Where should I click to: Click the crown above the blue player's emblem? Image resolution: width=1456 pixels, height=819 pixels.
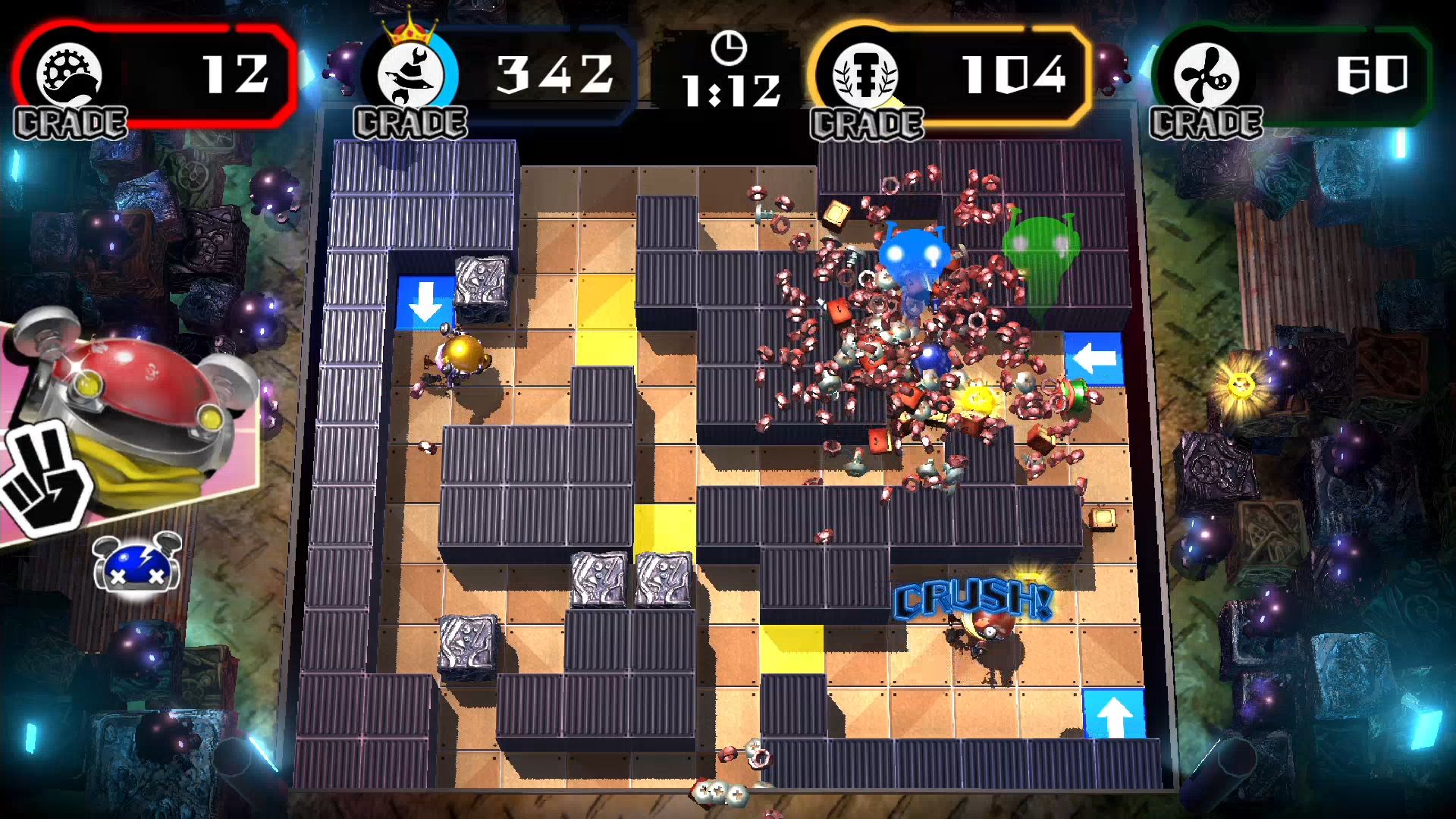click(410, 29)
